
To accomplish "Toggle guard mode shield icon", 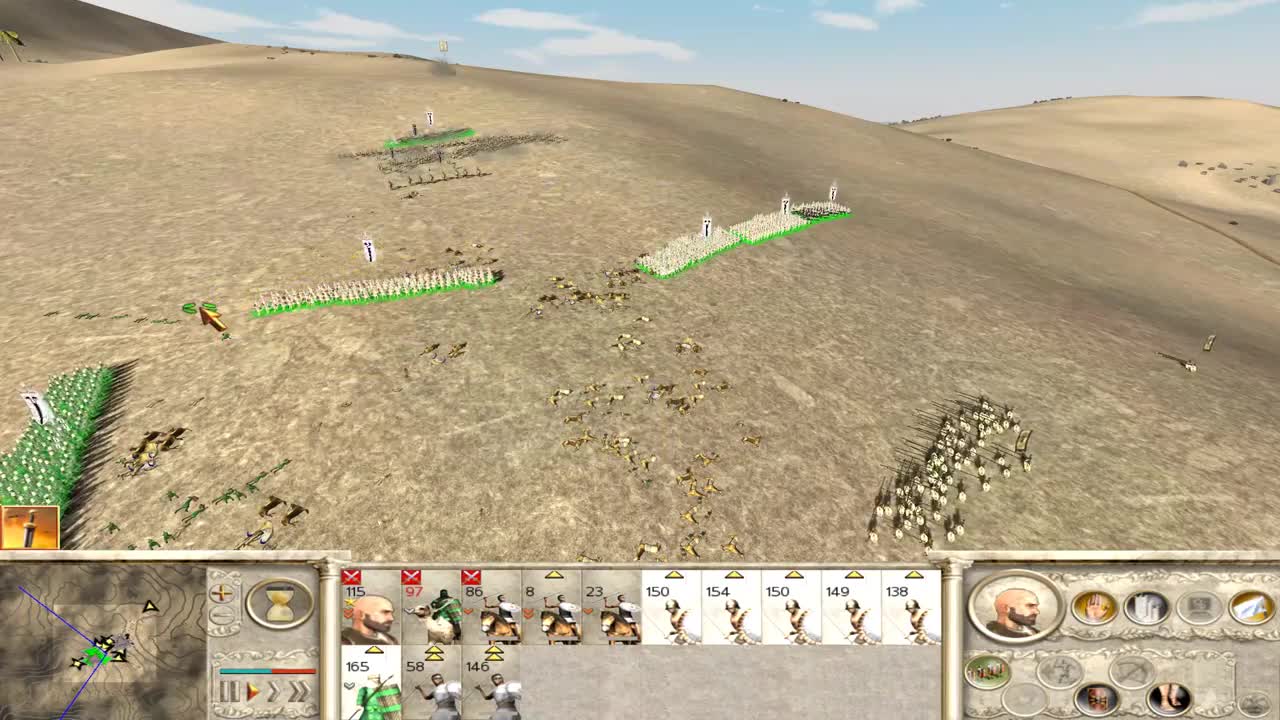I will 1098,698.
